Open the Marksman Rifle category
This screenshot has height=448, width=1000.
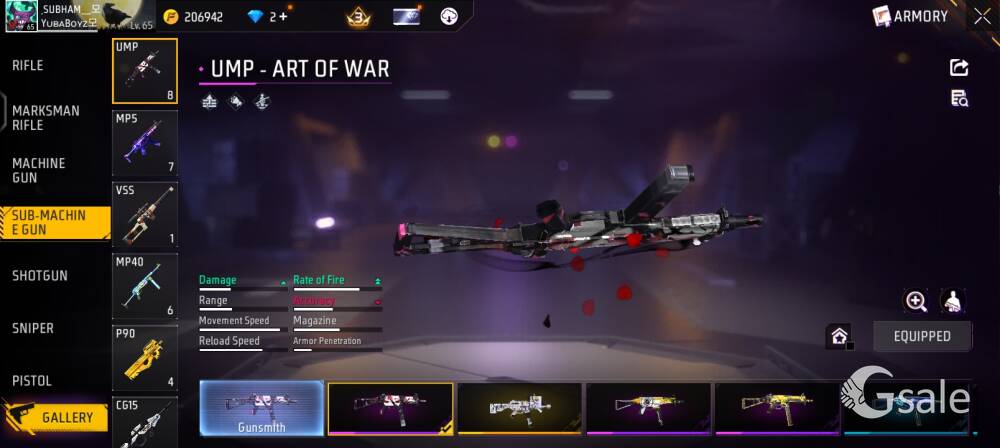pyautogui.click(x=46, y=118)
